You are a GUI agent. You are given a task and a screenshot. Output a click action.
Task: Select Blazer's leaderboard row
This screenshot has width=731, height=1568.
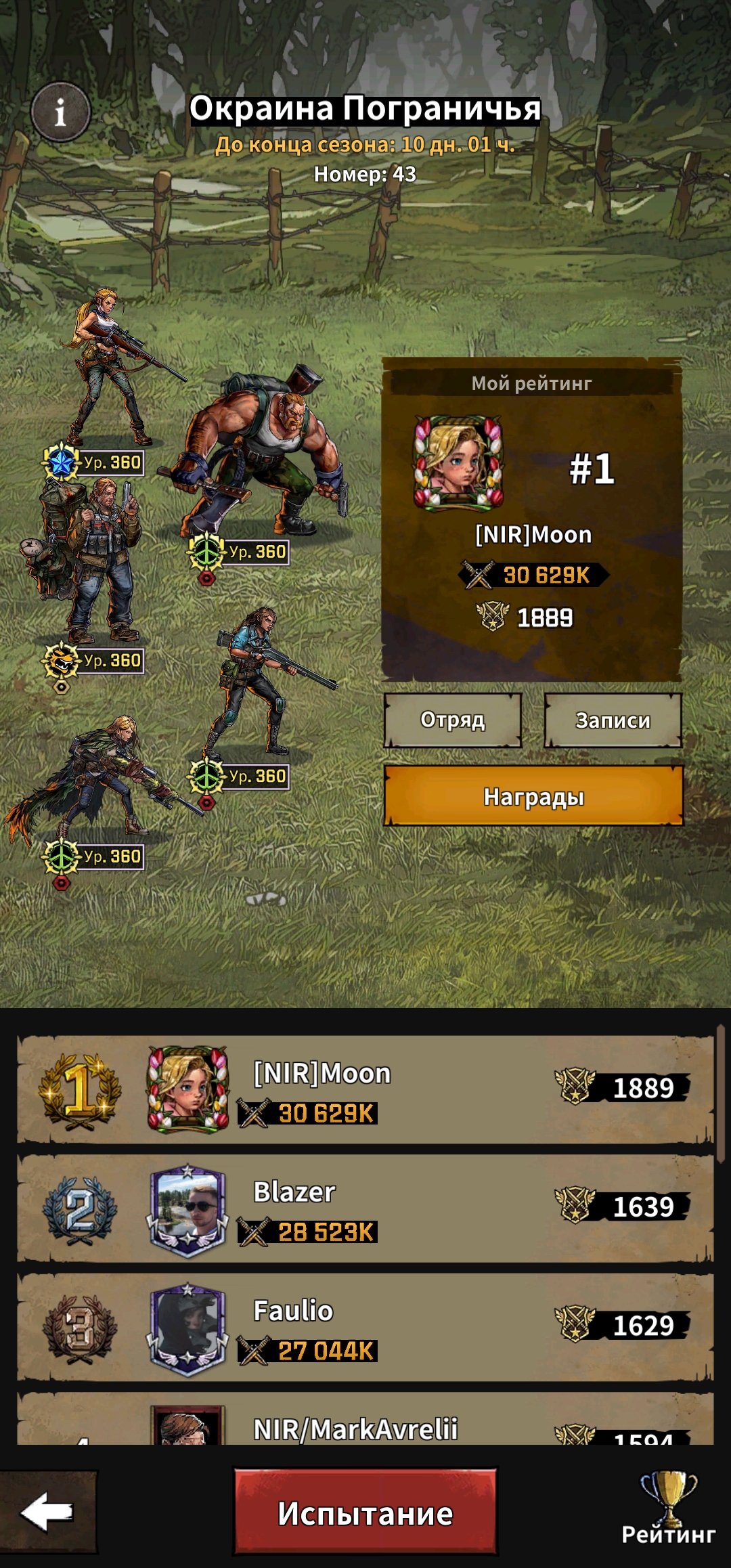coord(365,1208)
